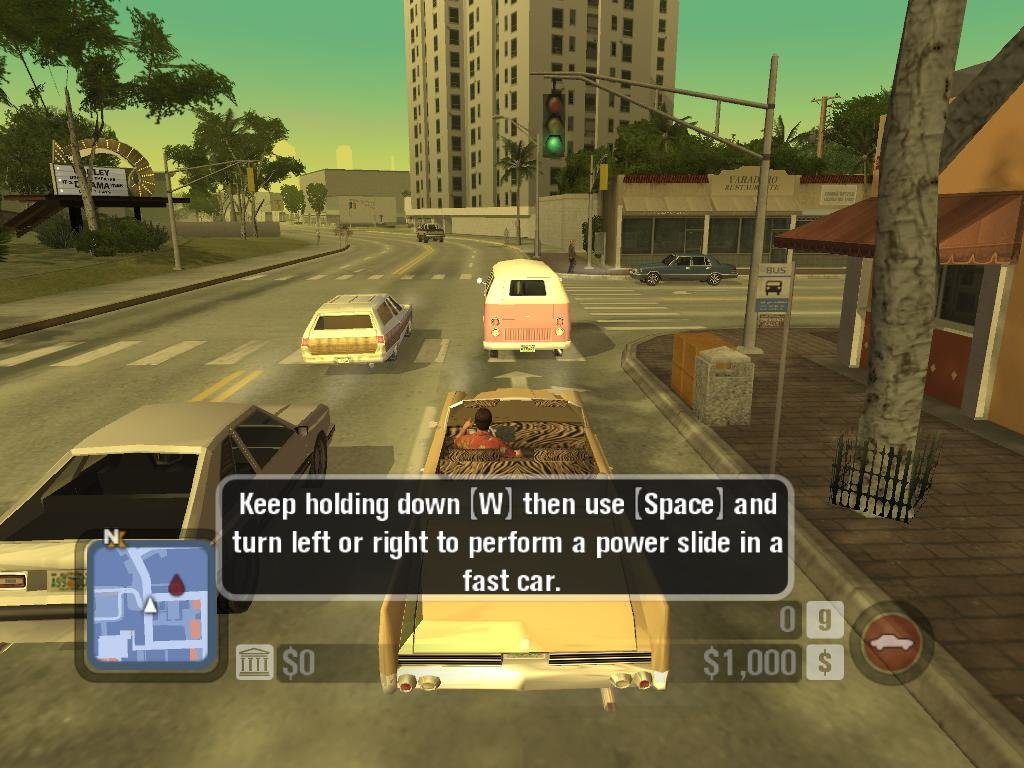Click the minimap in the corner
Image resolution: width=1024 pixels, height=768 pixels.
pos(150,604)
